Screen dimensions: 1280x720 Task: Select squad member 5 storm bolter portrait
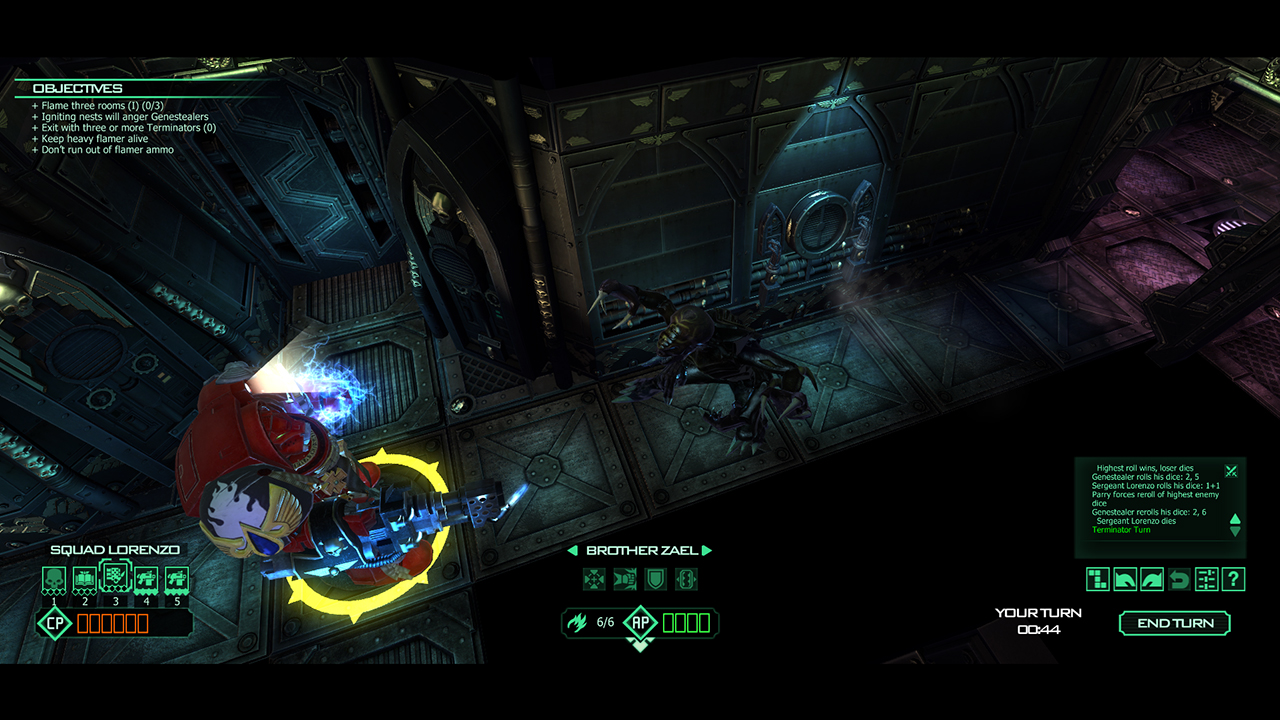point(177,578)
